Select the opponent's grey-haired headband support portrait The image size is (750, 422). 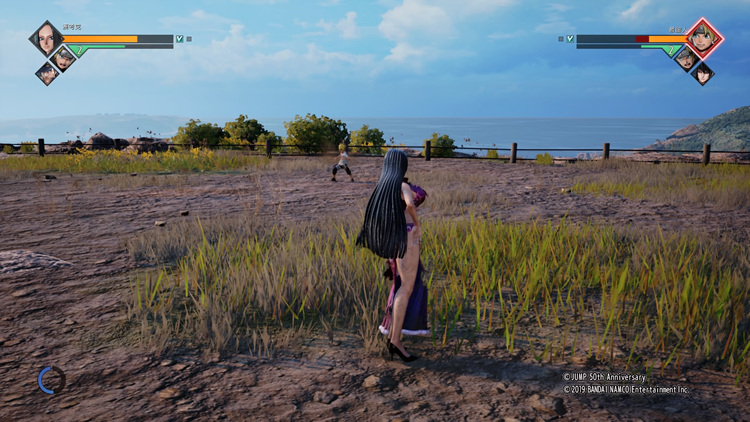(686, 58)
